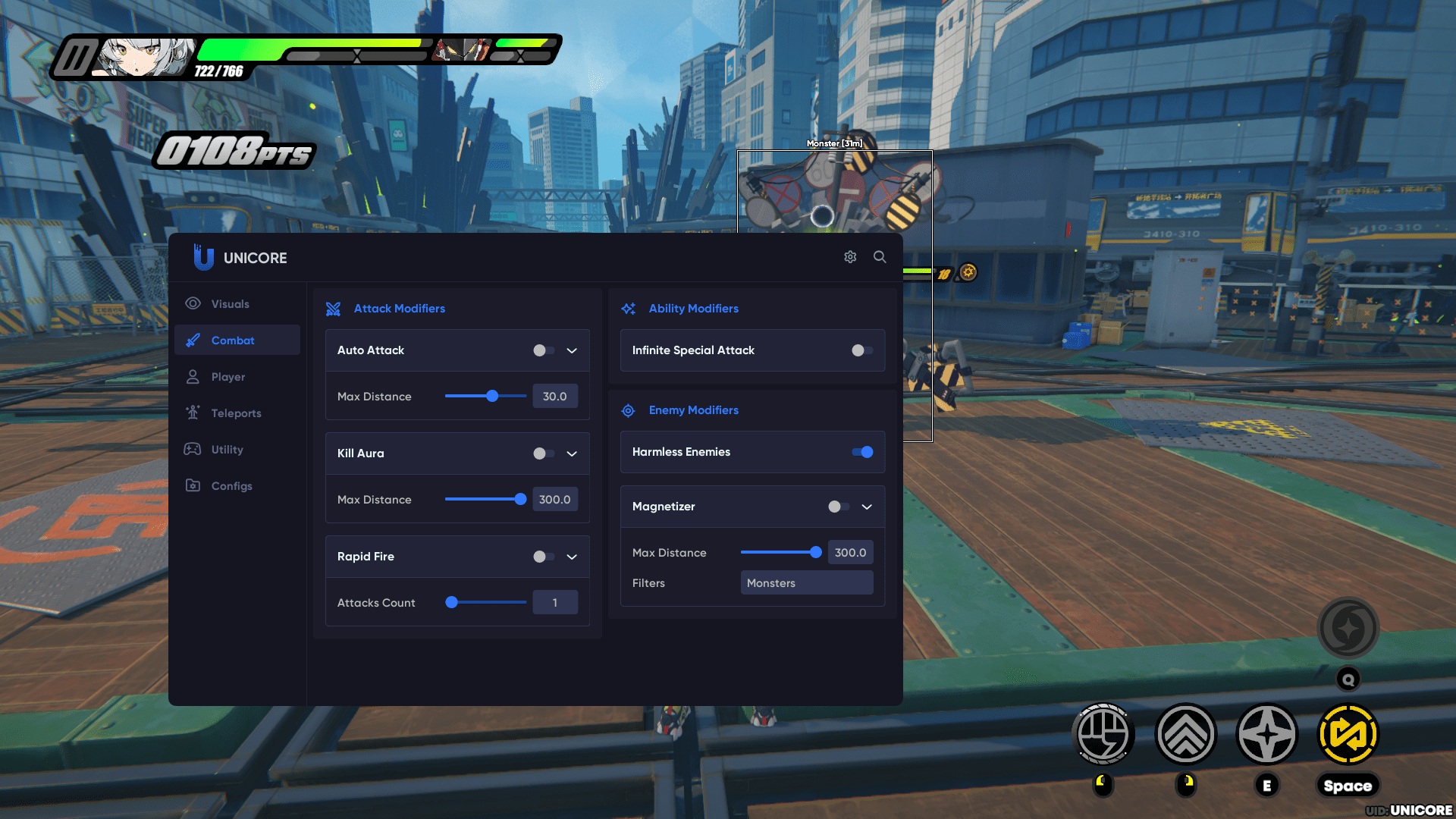This screenshot has height=819, width=1456.
Task: Enable the Kill Aura toggle
Action: (543, 453)
